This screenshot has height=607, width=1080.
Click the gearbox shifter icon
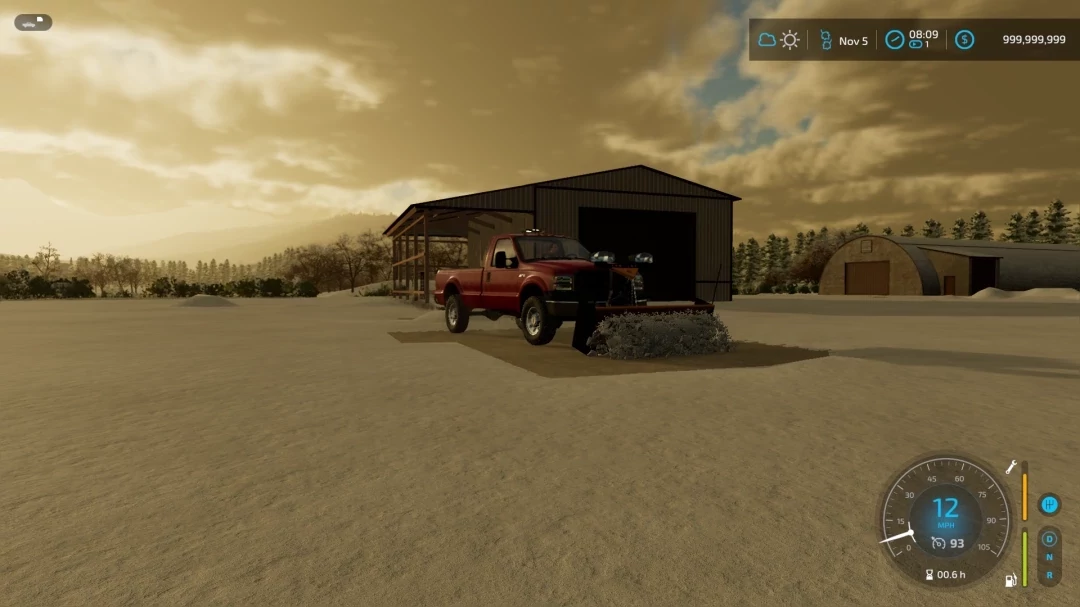click(x=1049, y=505)
